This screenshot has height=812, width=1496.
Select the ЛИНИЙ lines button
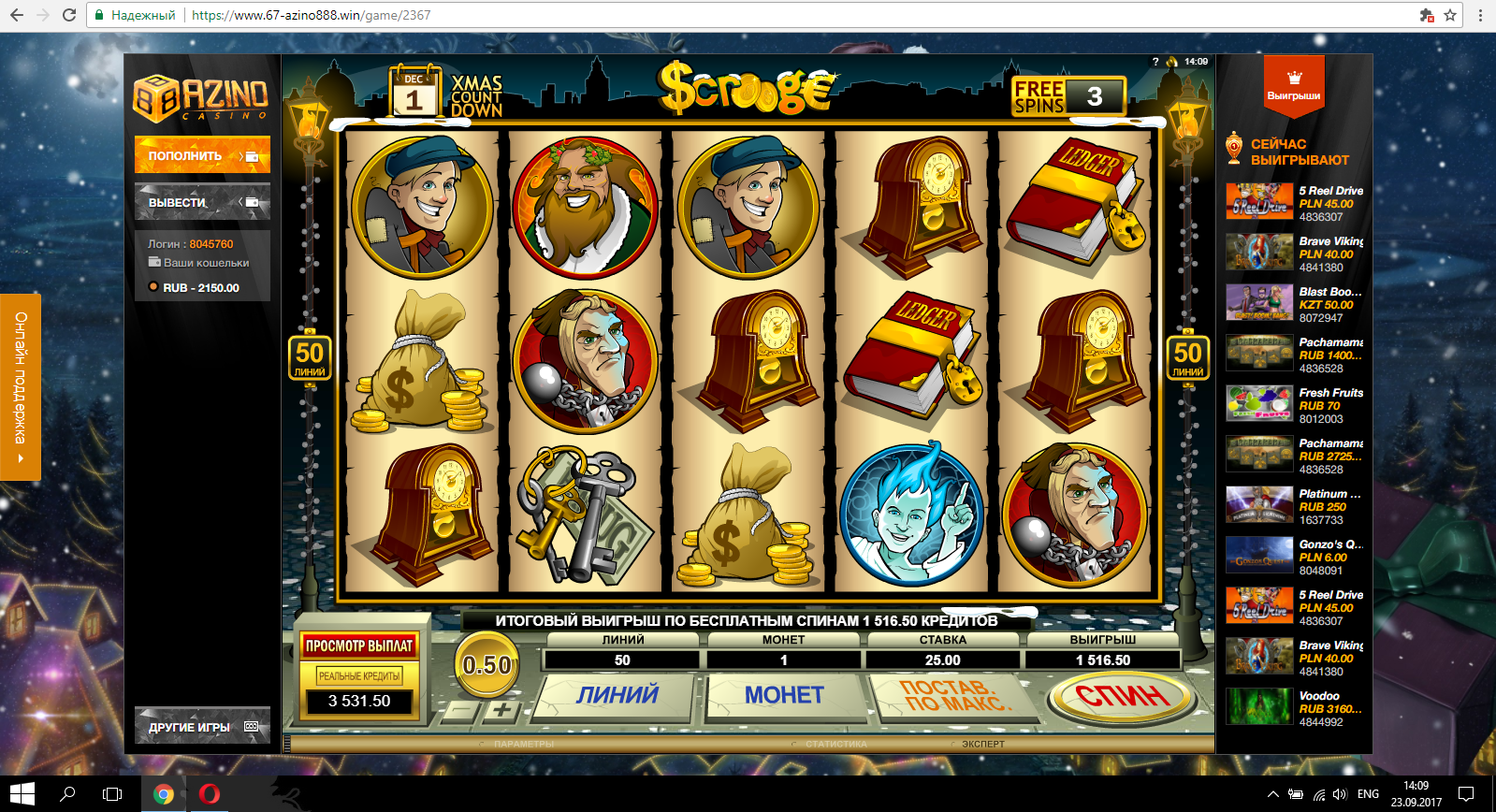click(x=617, y=695)
